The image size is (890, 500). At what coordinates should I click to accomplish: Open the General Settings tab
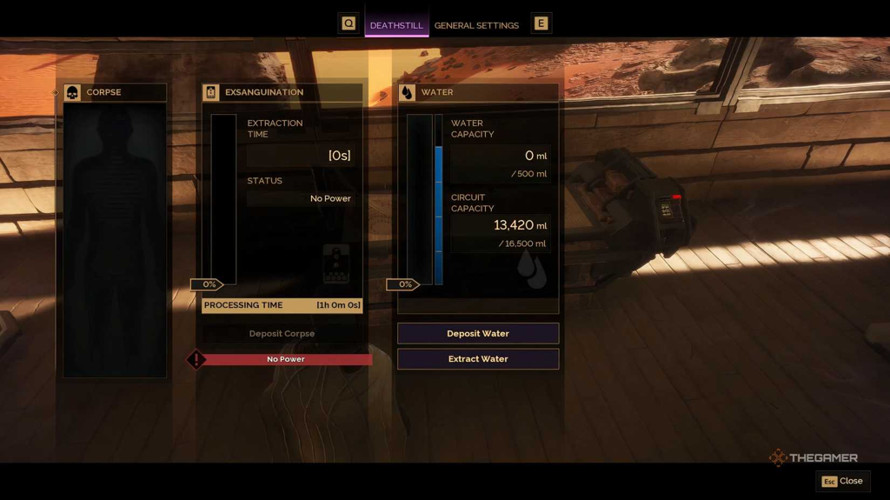(476, 25)
